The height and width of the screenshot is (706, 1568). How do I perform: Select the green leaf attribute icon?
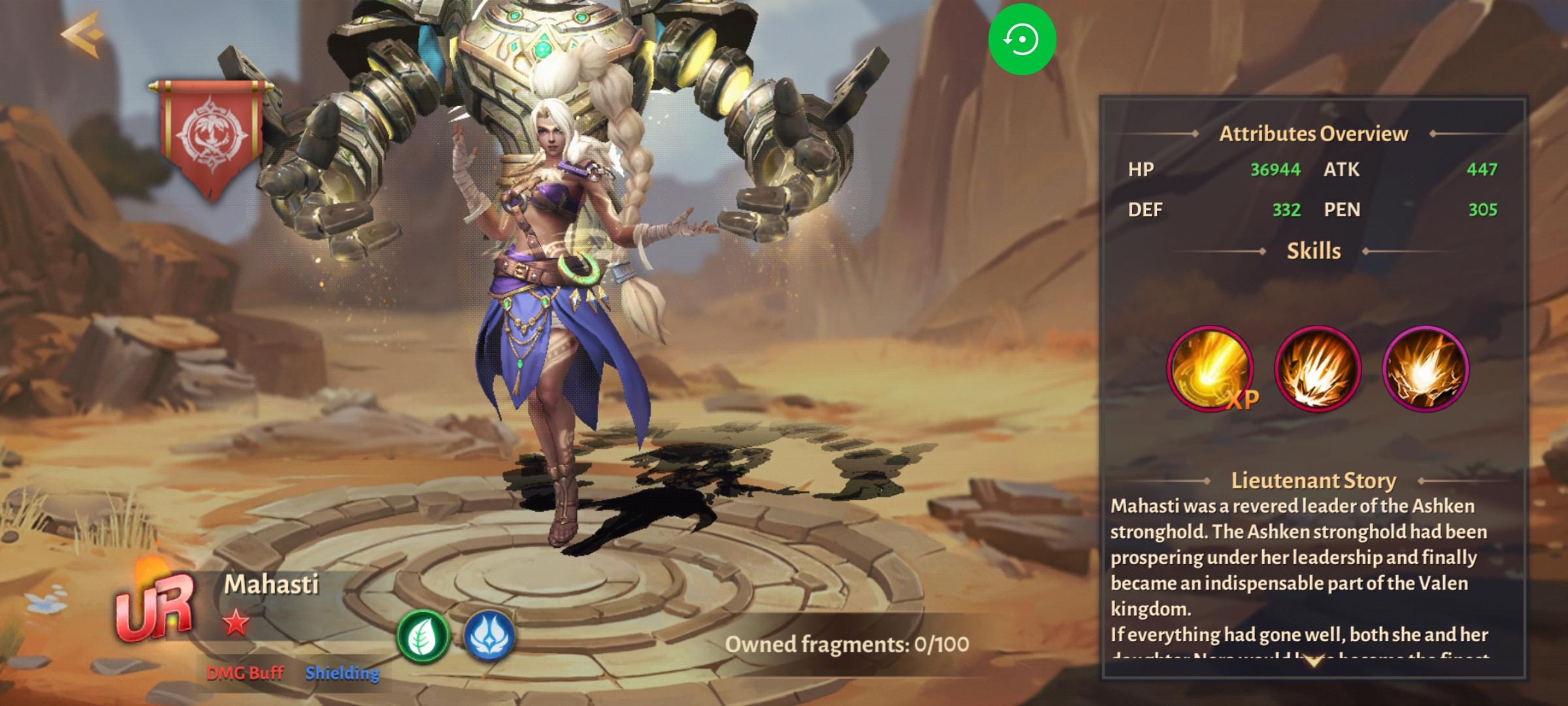click(x=423, y=635)
